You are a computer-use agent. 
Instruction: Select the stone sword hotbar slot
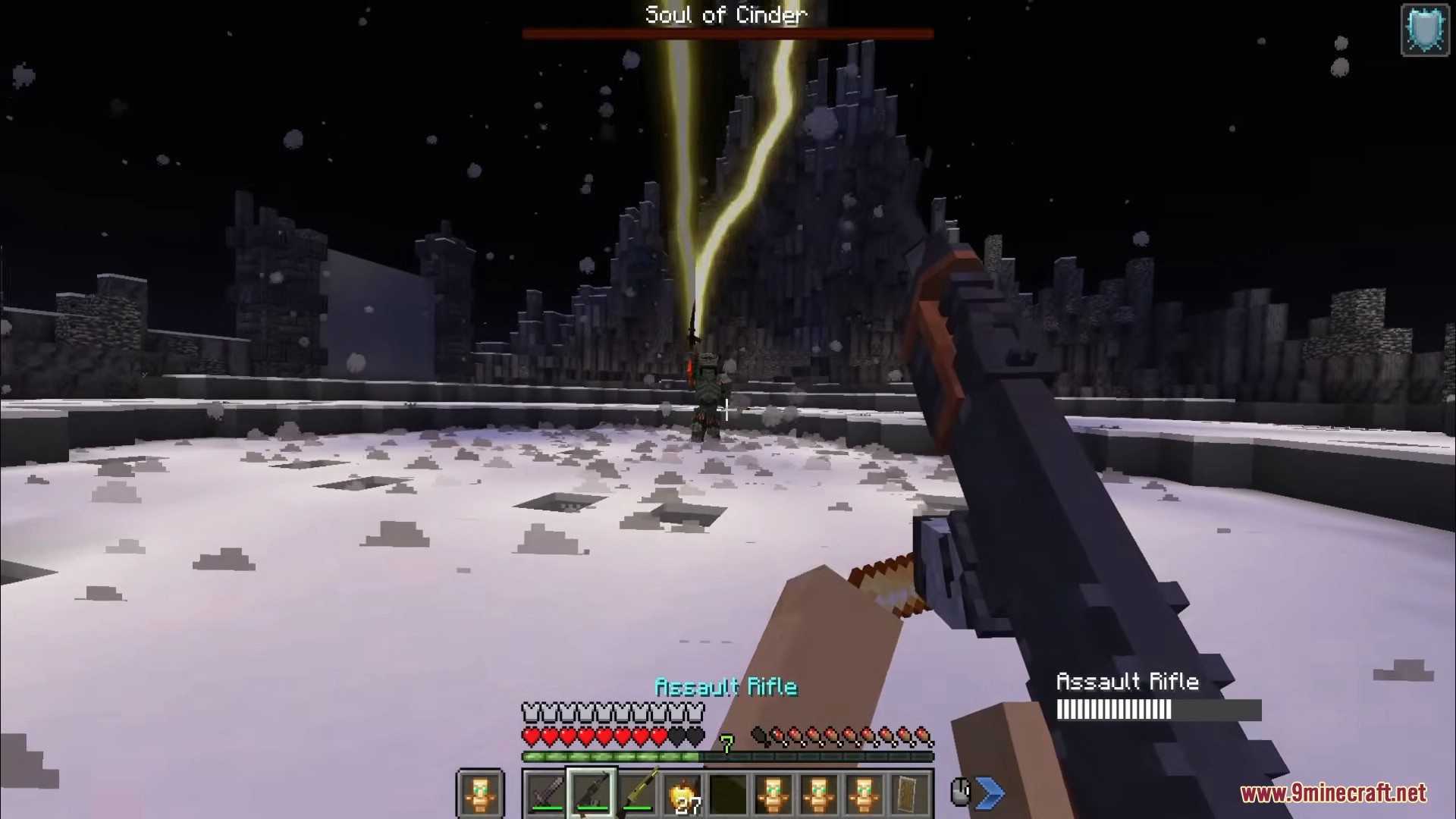[x=547, y=793]
